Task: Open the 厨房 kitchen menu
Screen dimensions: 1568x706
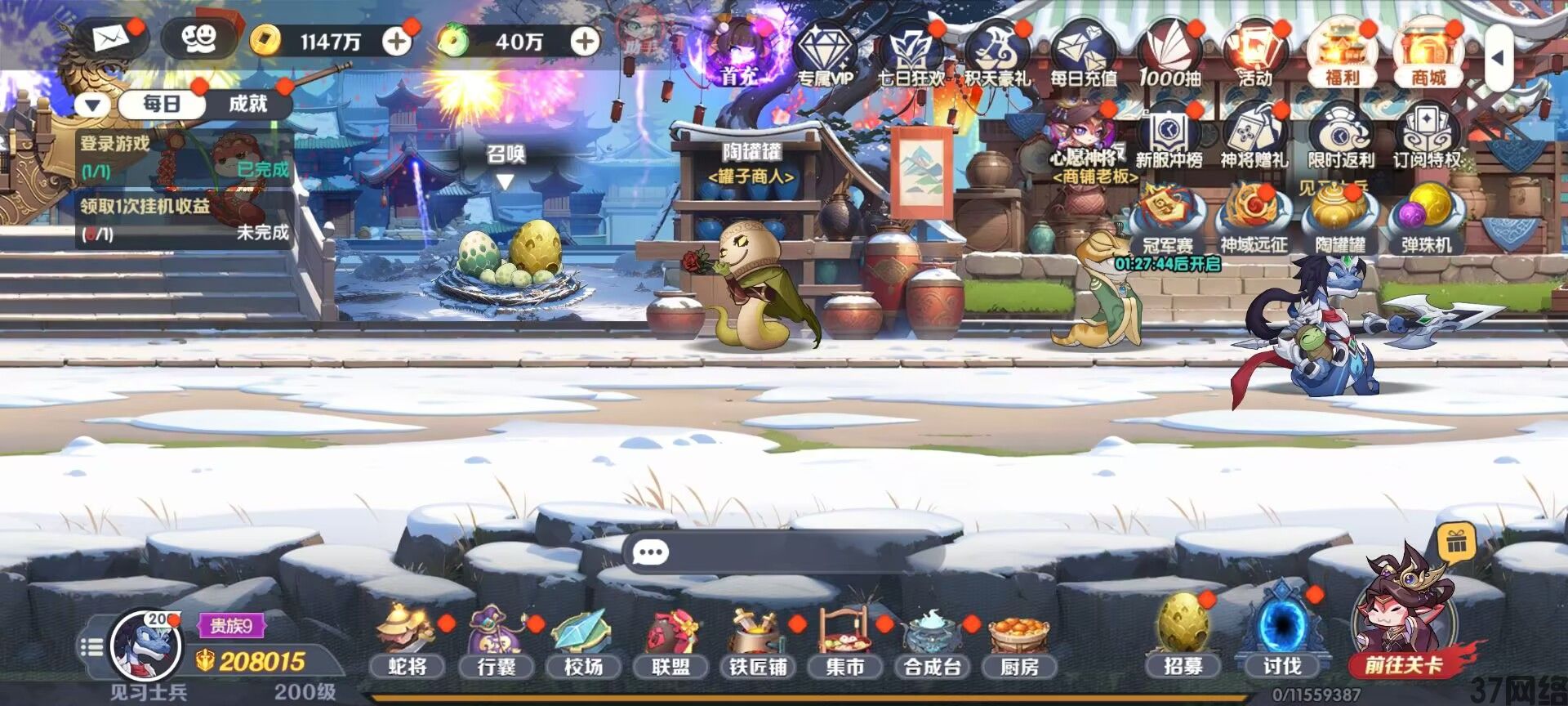Action: click(x=1019, y=642)
